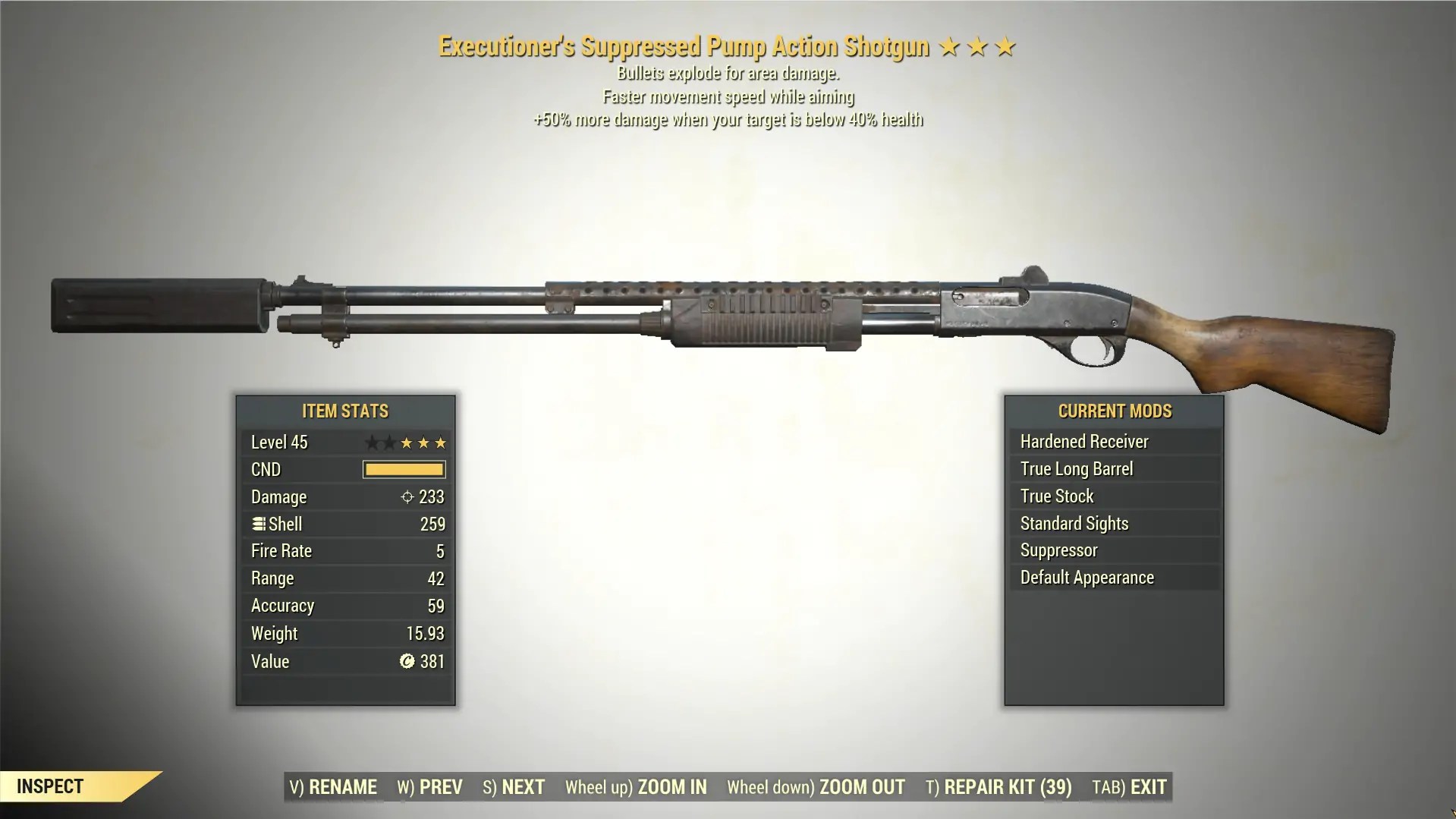Screen dimensions: 1456x819
Task: Toggle the Suppressor mod
Action: 1113,550
